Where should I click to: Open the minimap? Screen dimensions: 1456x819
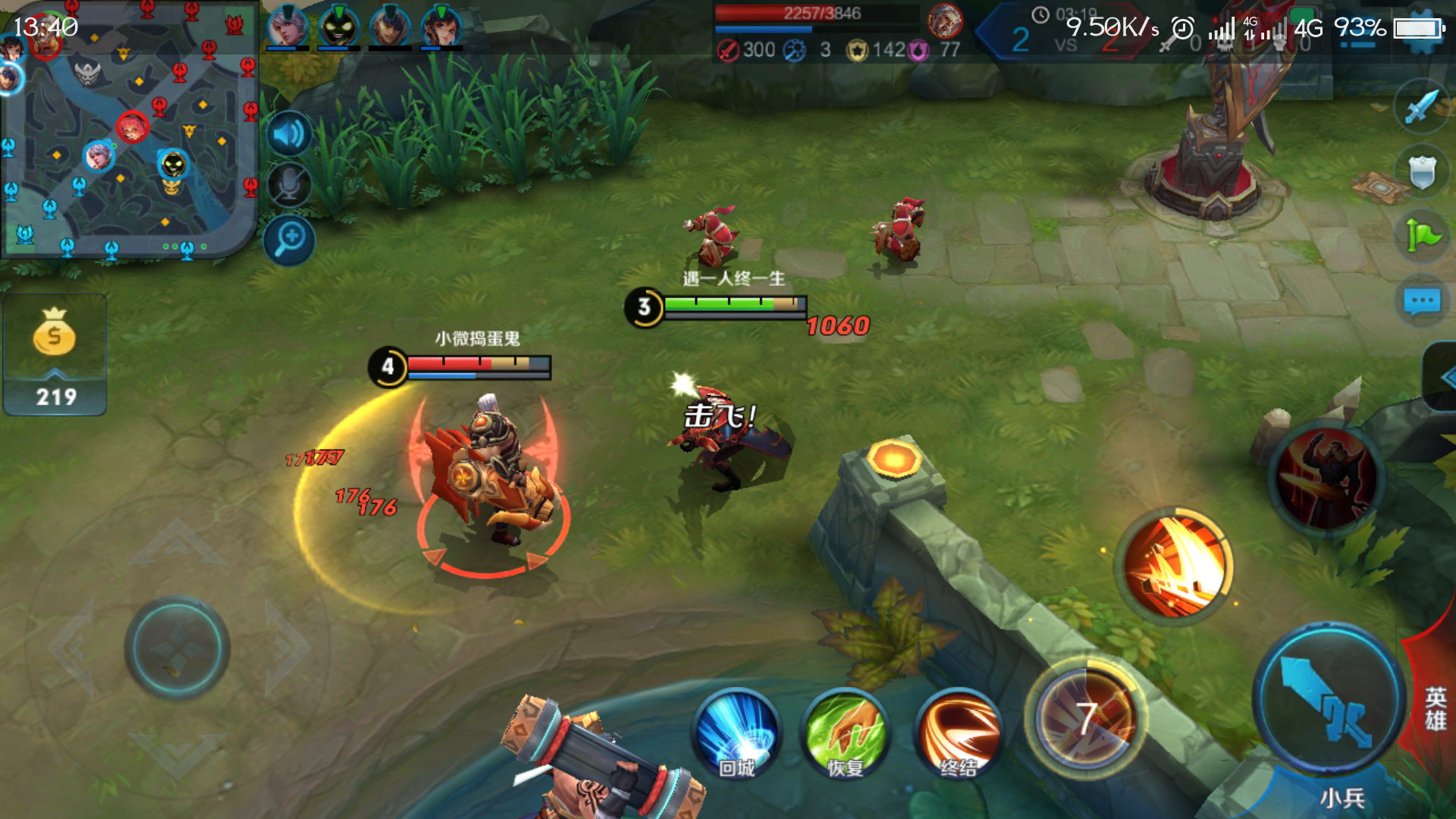129,129
